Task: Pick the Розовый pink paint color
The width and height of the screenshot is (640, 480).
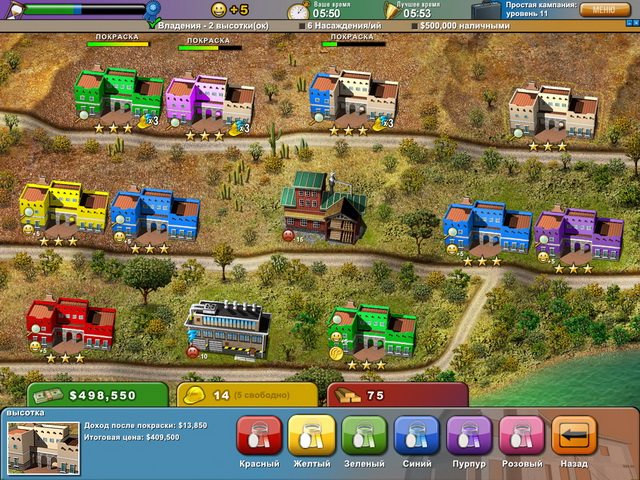Action: 521,437
